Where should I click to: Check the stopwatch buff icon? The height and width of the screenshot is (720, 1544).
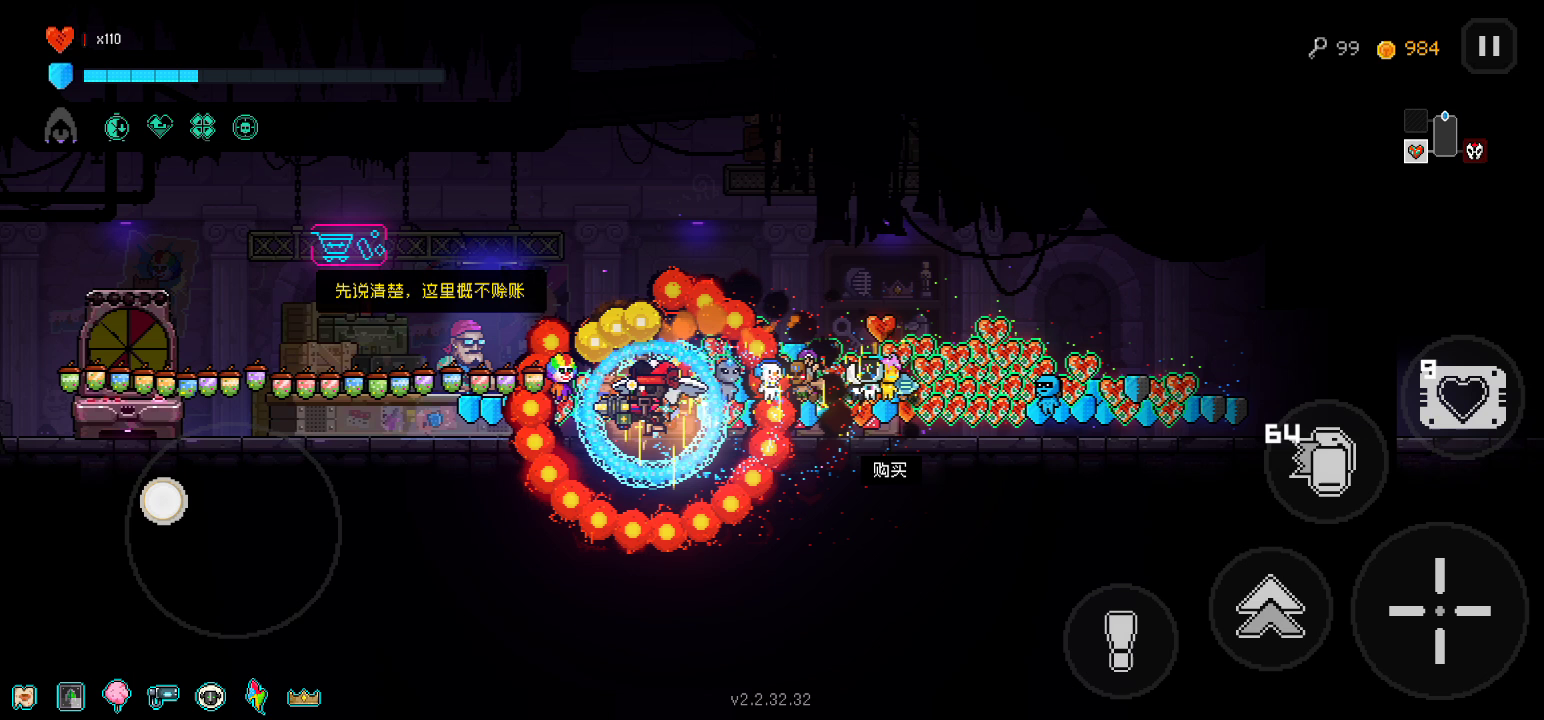117,127
